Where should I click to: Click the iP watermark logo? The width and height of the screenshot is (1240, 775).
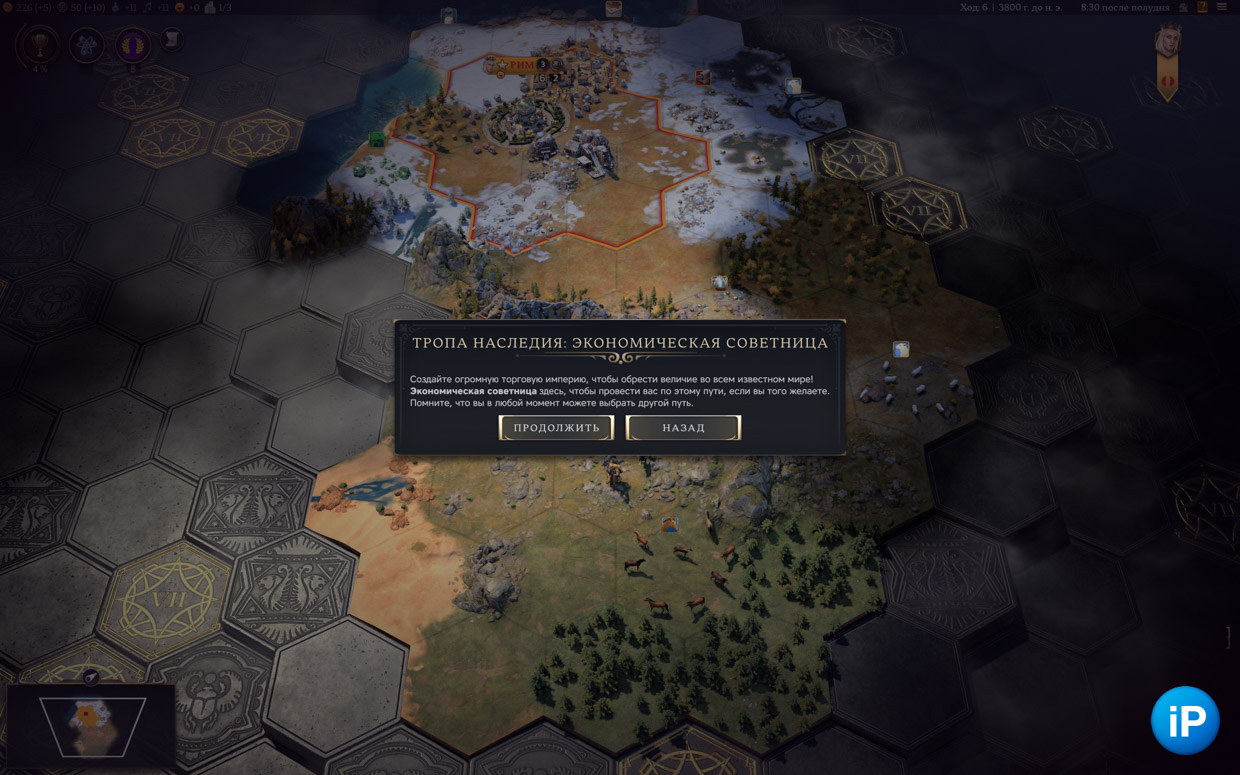pos(1185,720)
